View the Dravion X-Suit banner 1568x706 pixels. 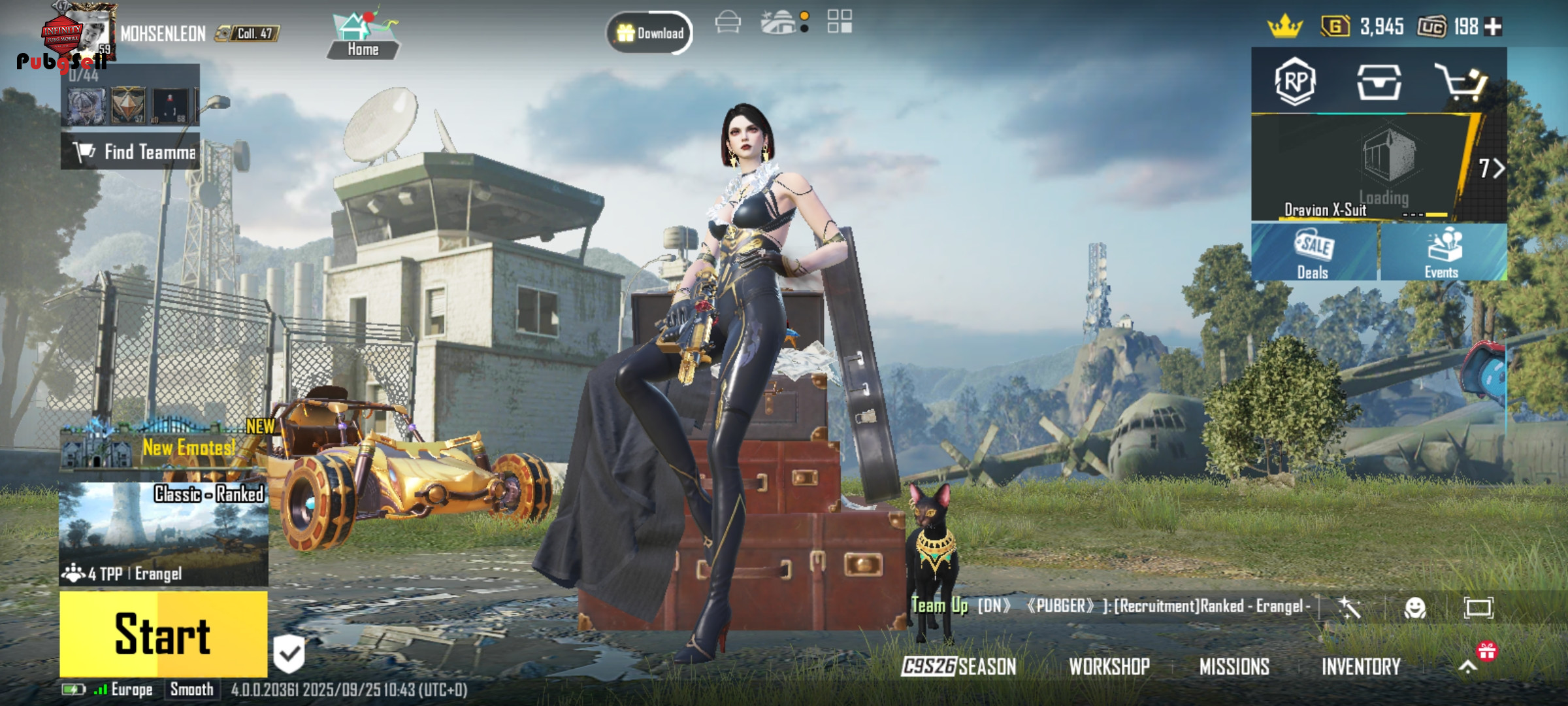pos(1365,169)
